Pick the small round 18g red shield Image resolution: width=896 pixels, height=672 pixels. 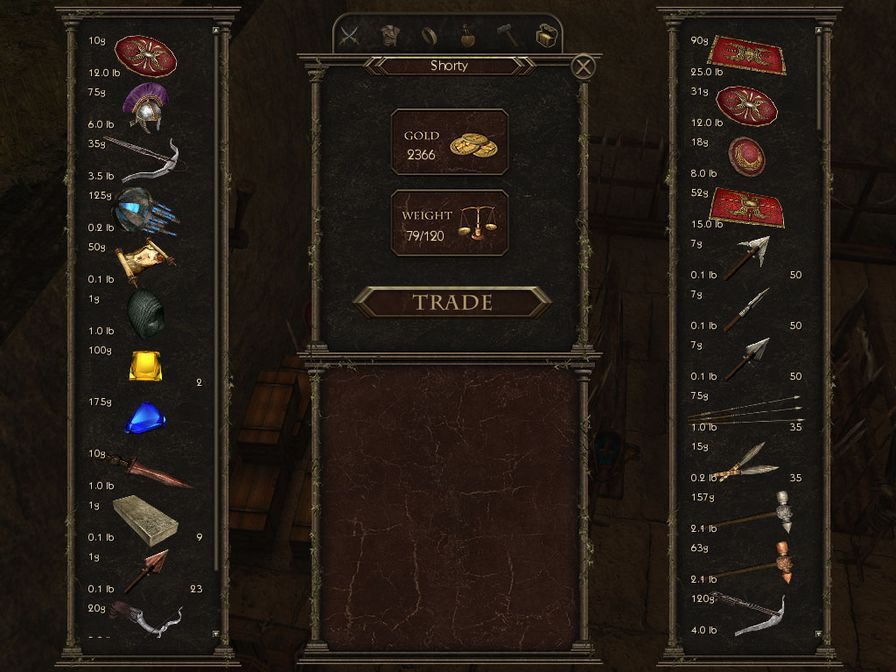pos(746,156)
